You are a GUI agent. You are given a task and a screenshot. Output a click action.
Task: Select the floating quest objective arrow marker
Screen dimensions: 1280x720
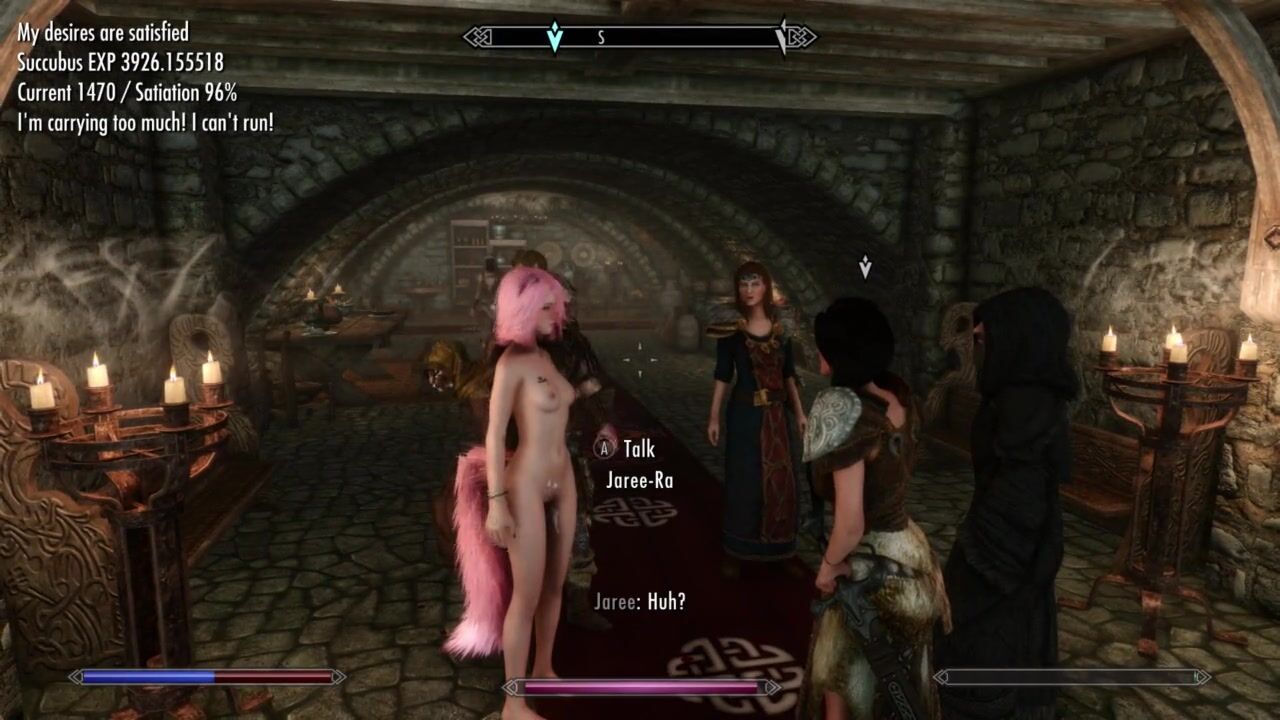tap(865, 267)
